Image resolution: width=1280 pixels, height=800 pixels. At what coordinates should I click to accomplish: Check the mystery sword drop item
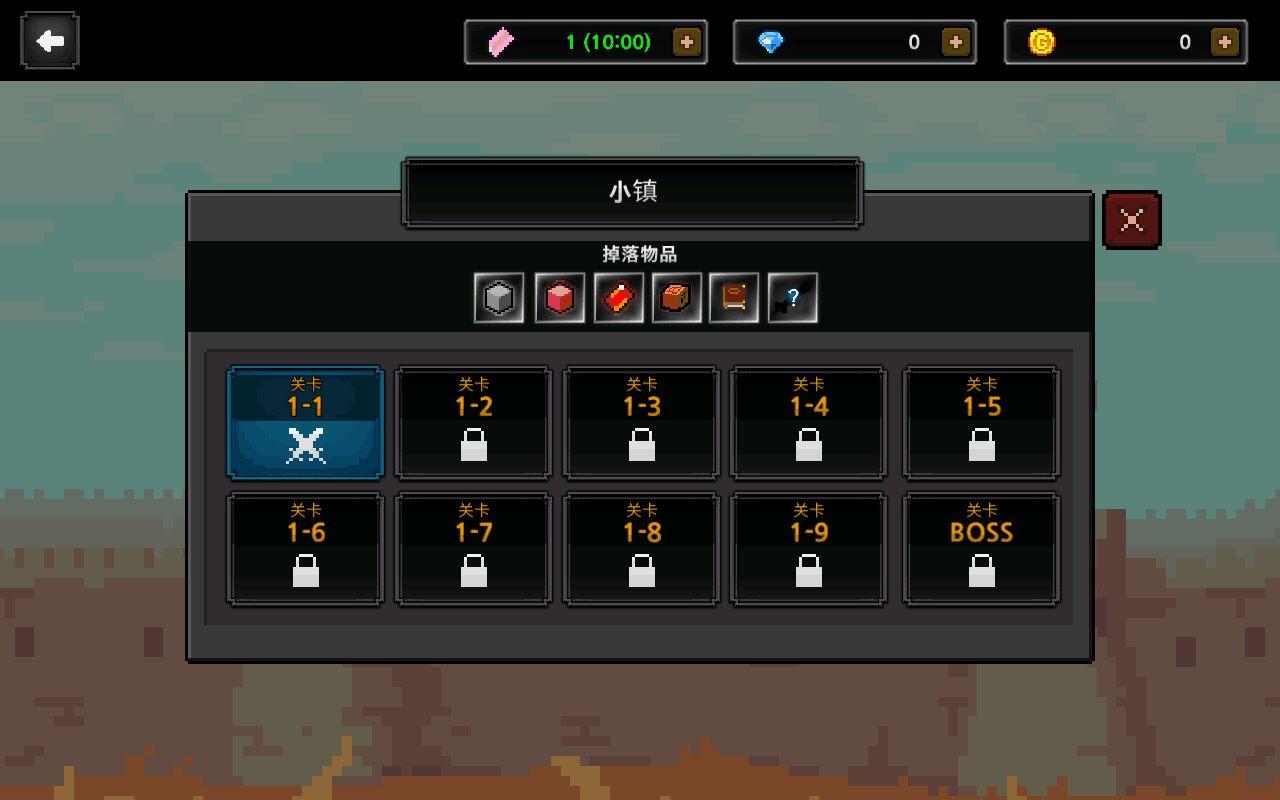[x=793, y=298]
